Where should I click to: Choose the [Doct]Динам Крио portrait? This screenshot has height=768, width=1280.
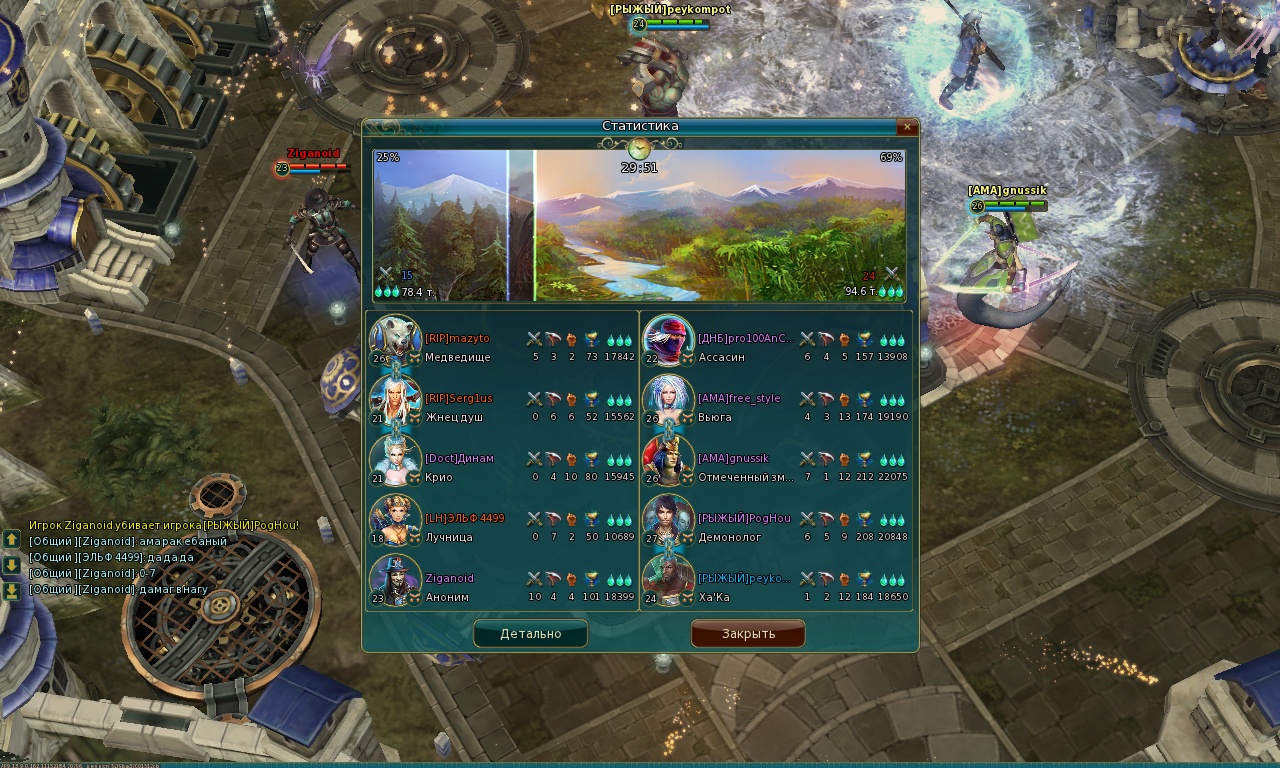coord(395,460)
